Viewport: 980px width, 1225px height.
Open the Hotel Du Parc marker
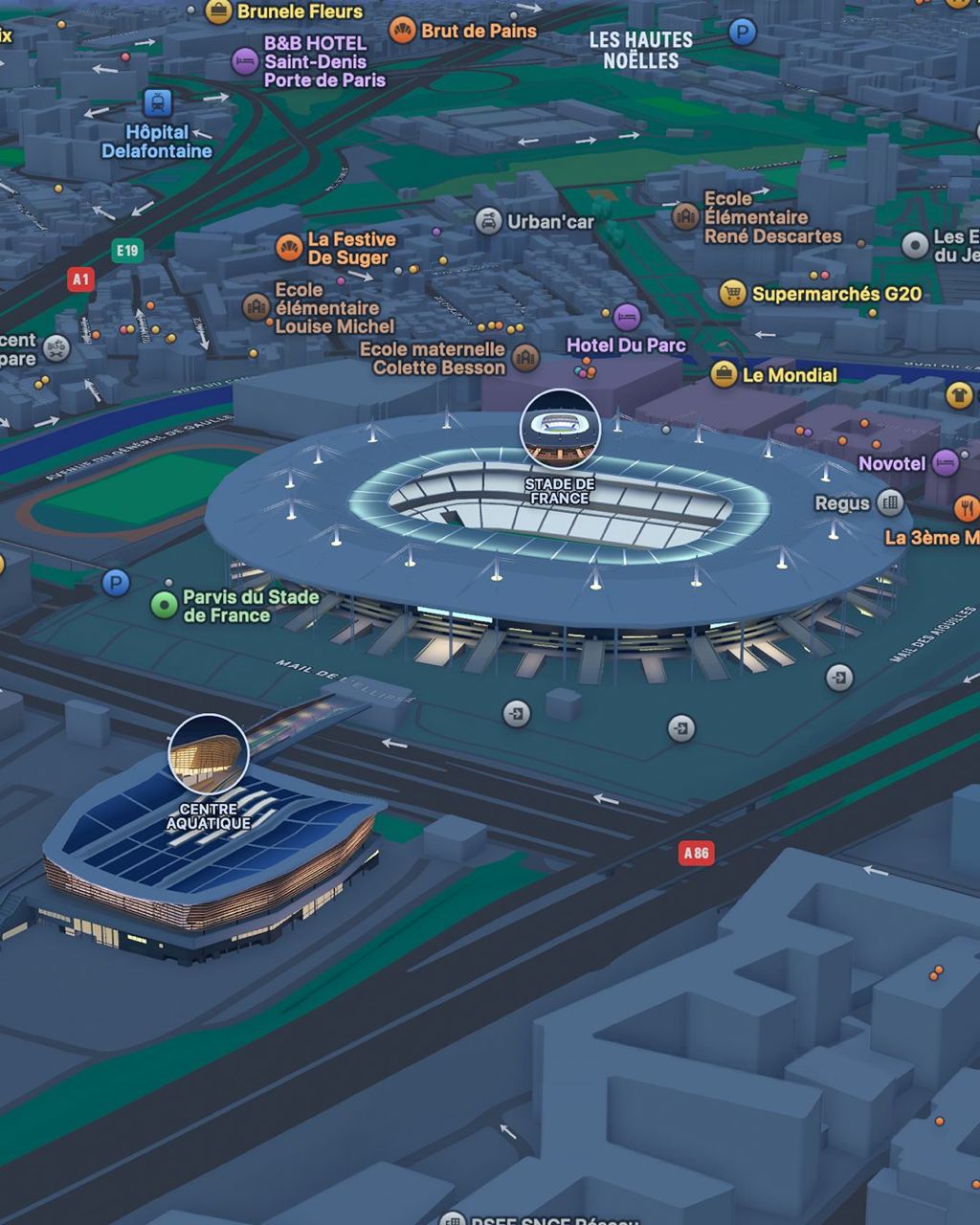[x=627, y=316]
